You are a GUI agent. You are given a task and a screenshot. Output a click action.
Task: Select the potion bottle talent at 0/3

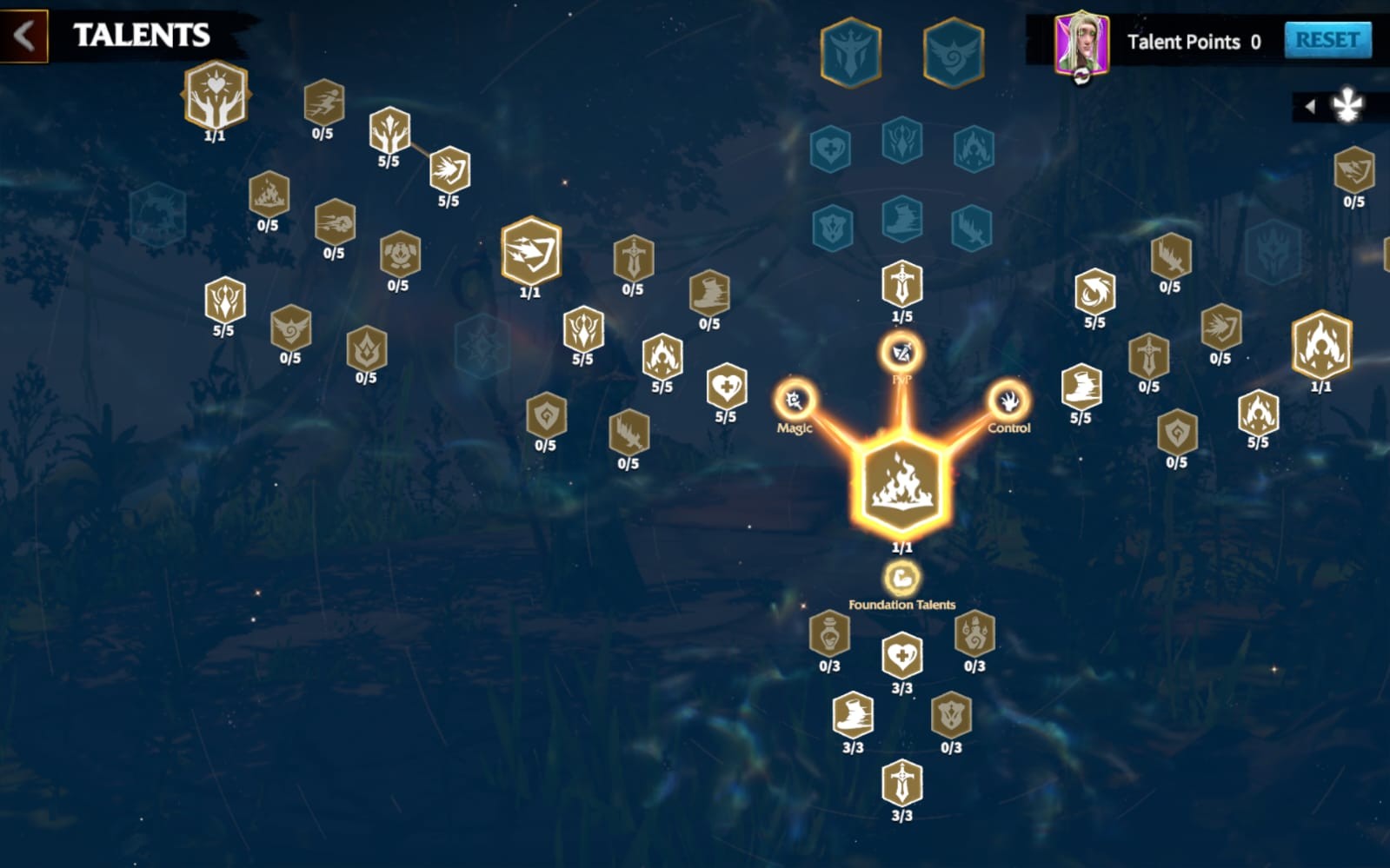click(829, 633)
